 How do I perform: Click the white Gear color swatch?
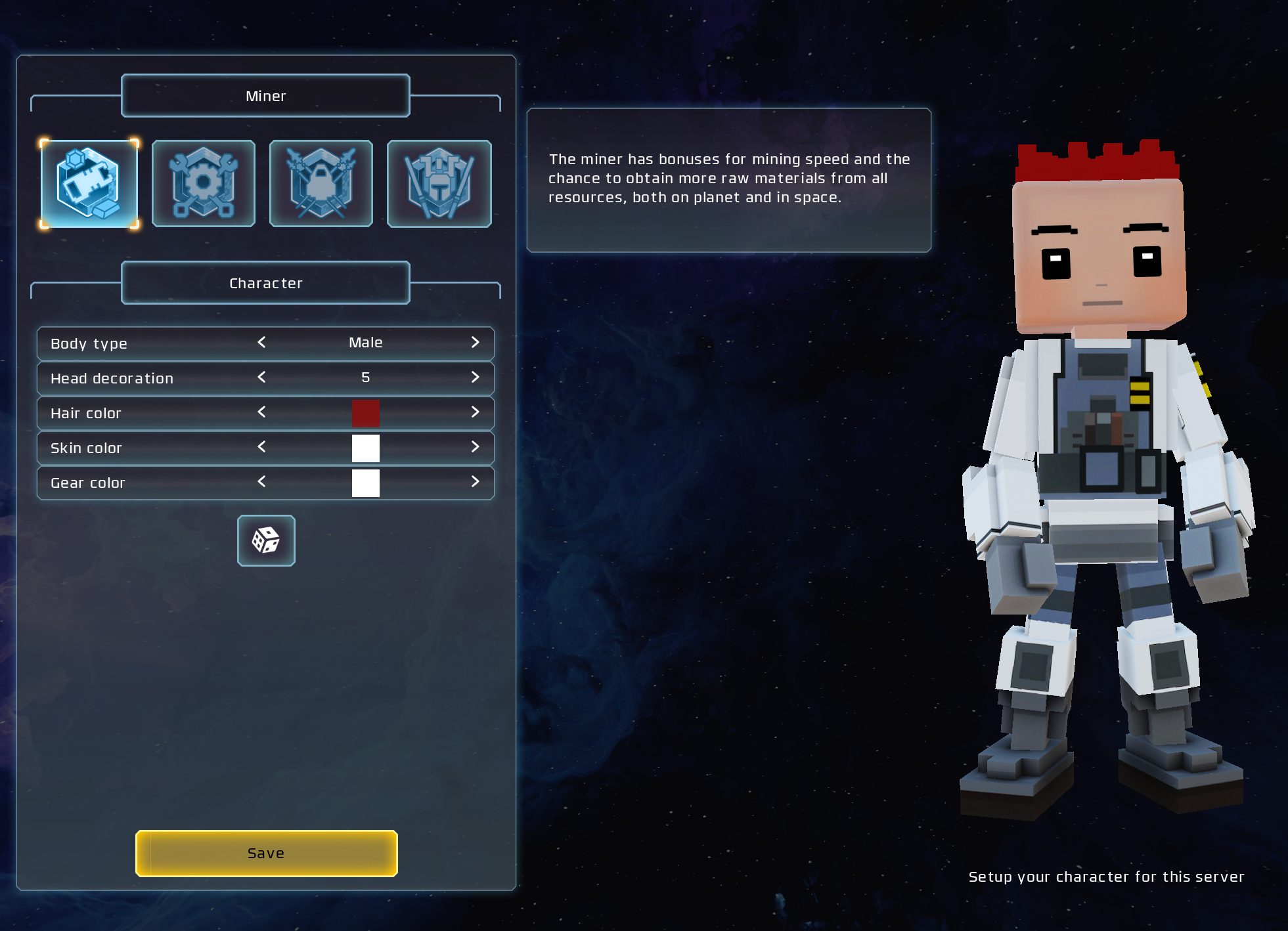pyautogui.click(x=365, y=483)
